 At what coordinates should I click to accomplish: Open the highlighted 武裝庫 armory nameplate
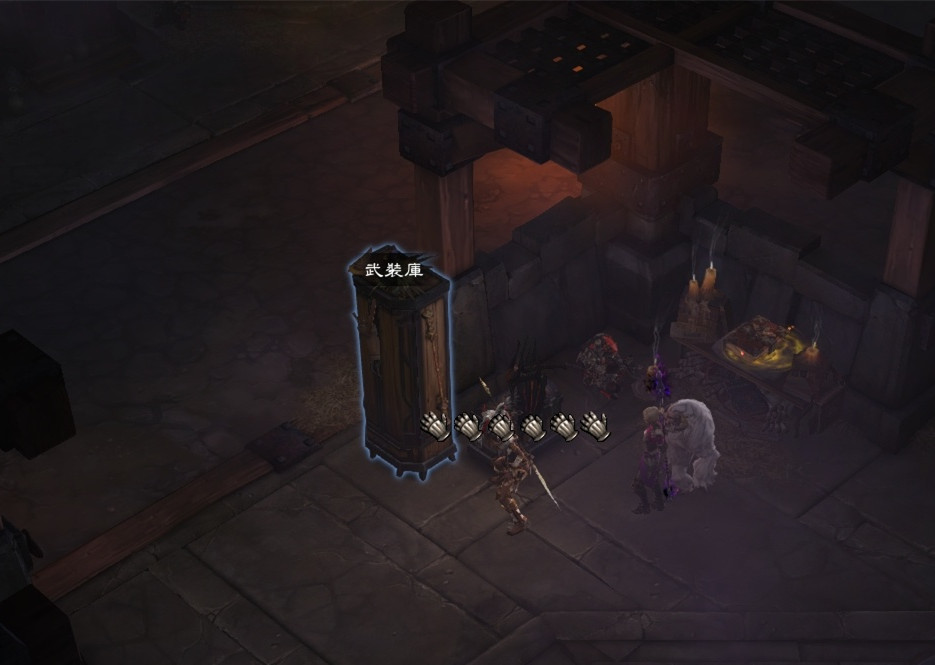tap(393, 269)
